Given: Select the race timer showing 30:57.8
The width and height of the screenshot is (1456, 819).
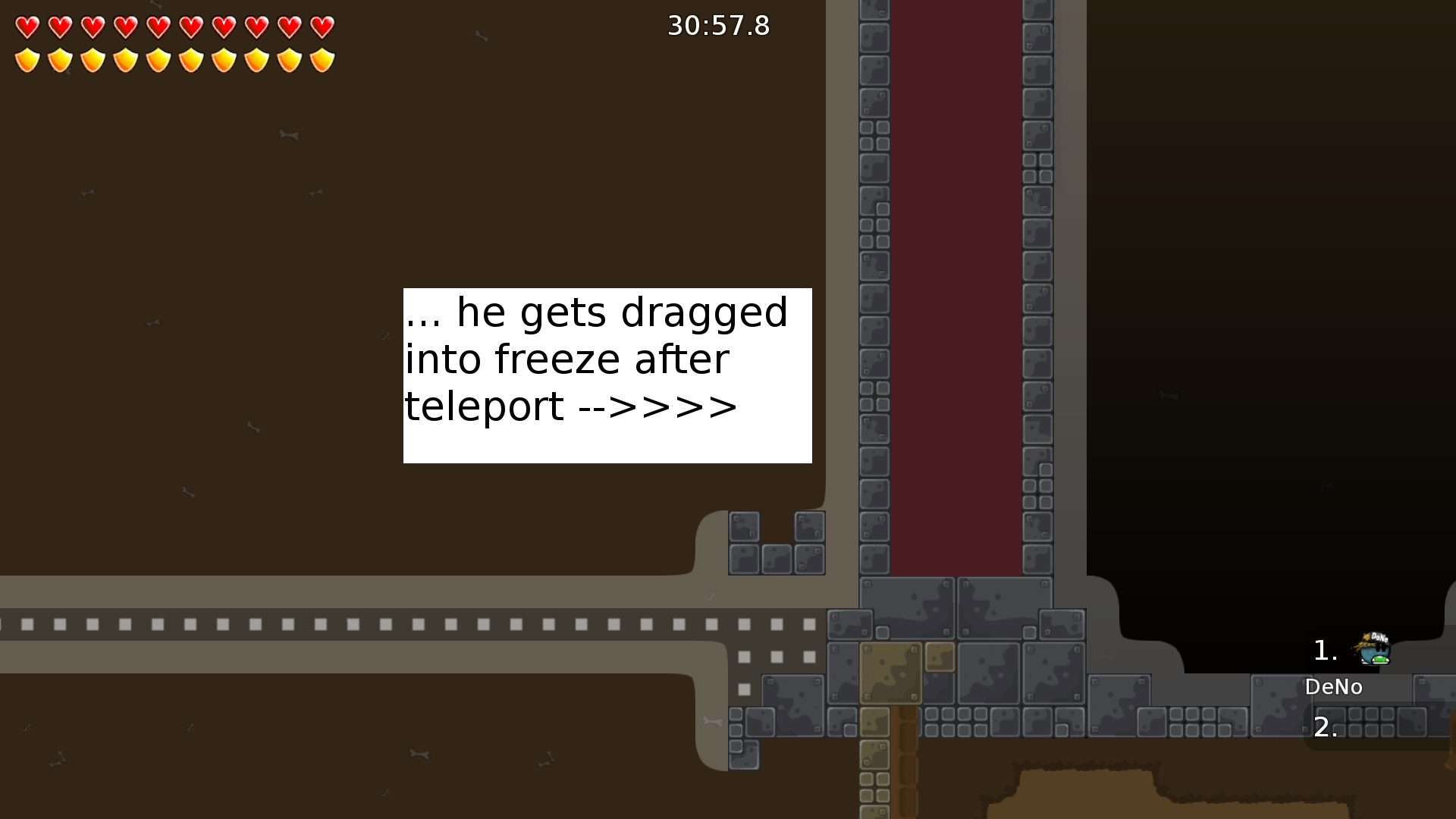Looking at the screenshot, I should [717, 26].
